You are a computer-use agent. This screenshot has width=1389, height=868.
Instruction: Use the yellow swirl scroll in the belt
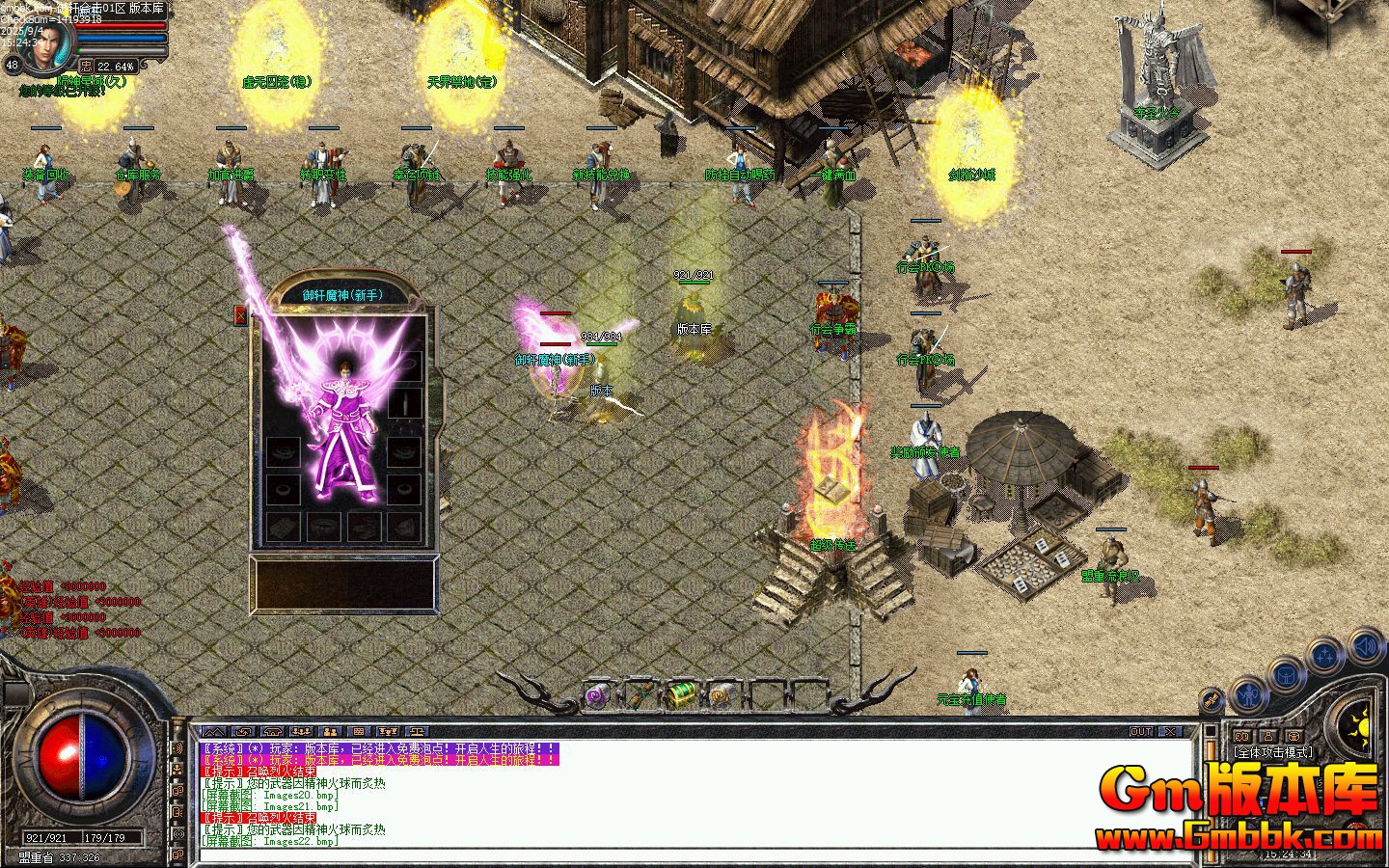(x=722, y=693)
